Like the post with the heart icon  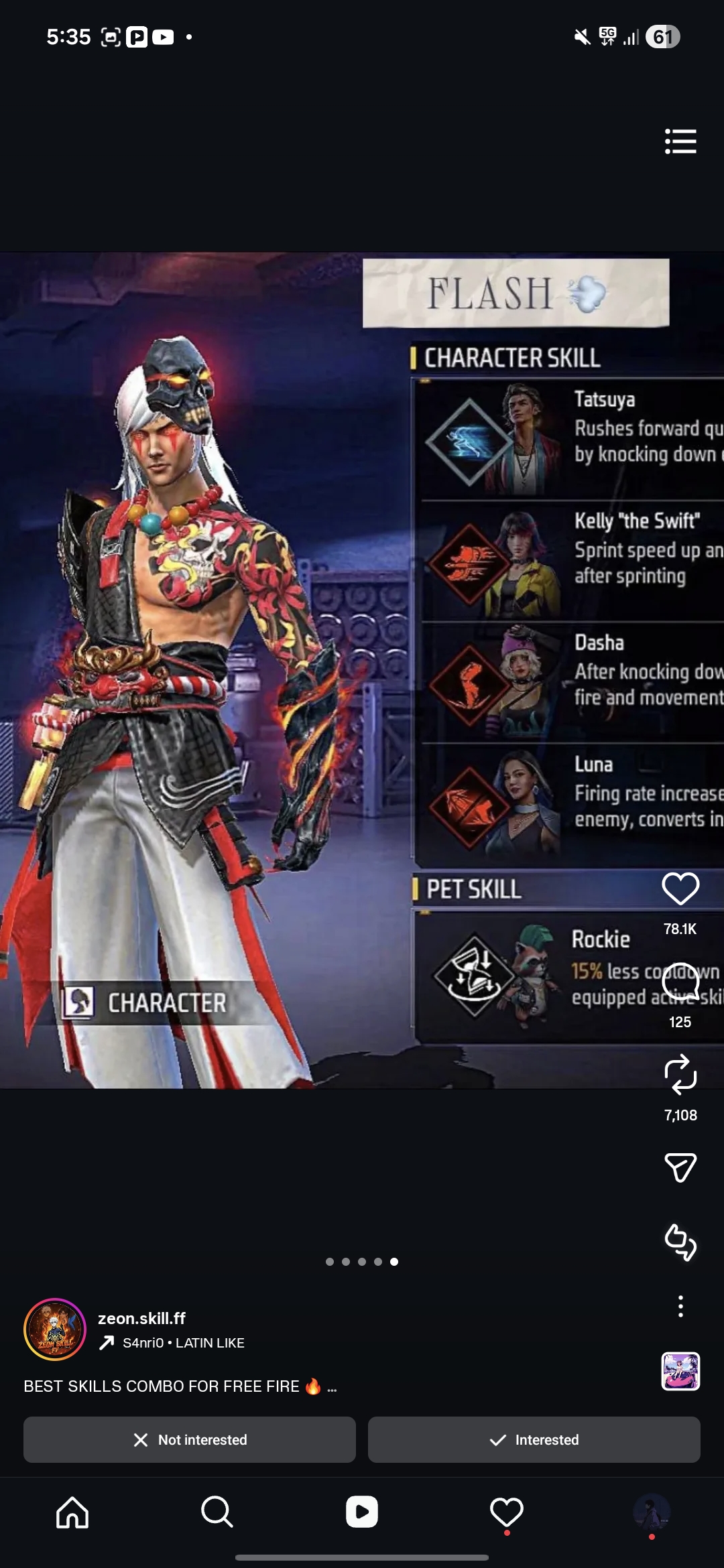coord(680,889)
